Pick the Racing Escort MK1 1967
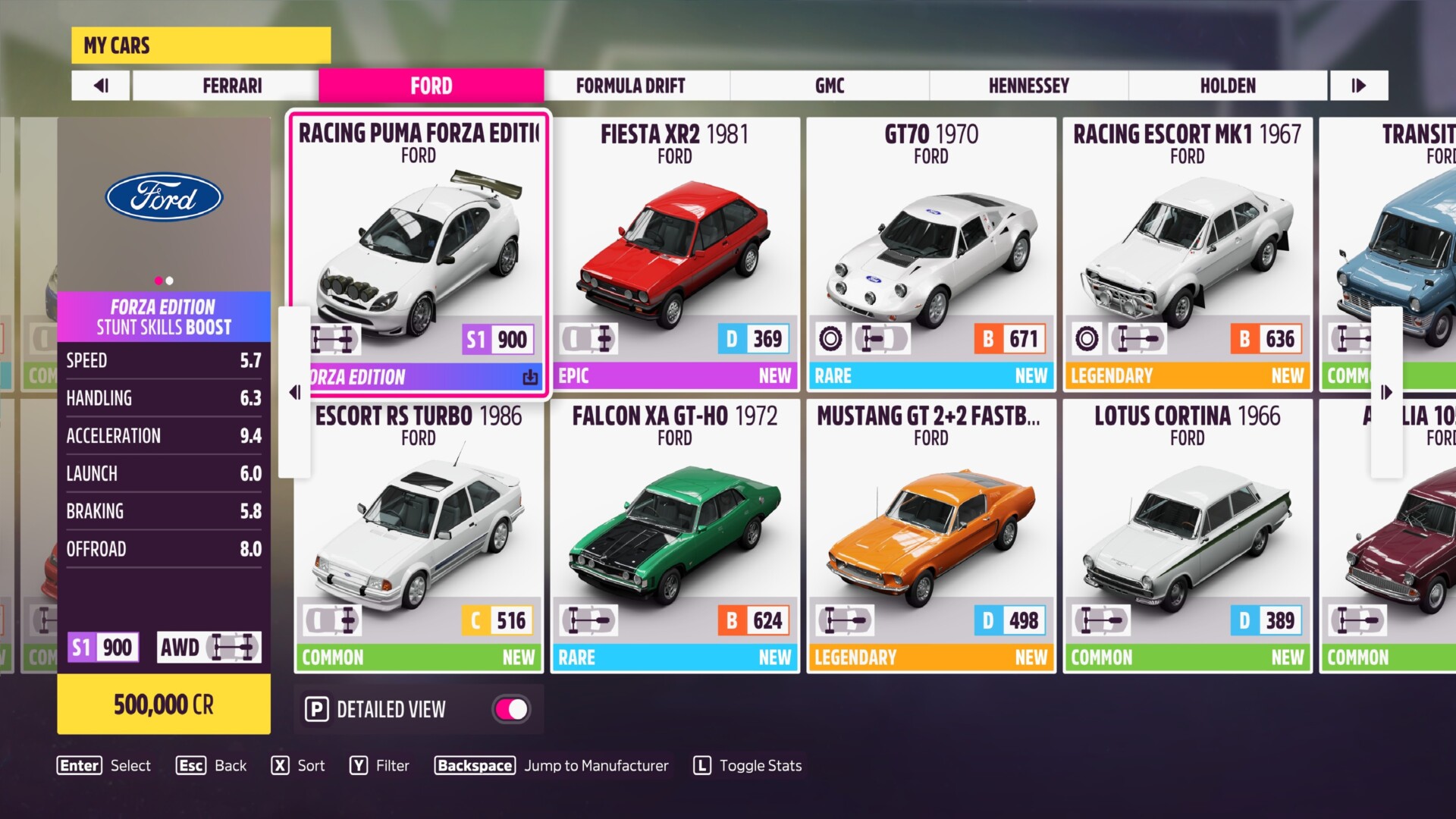 pyautogui.click(x=1187, y=250)
